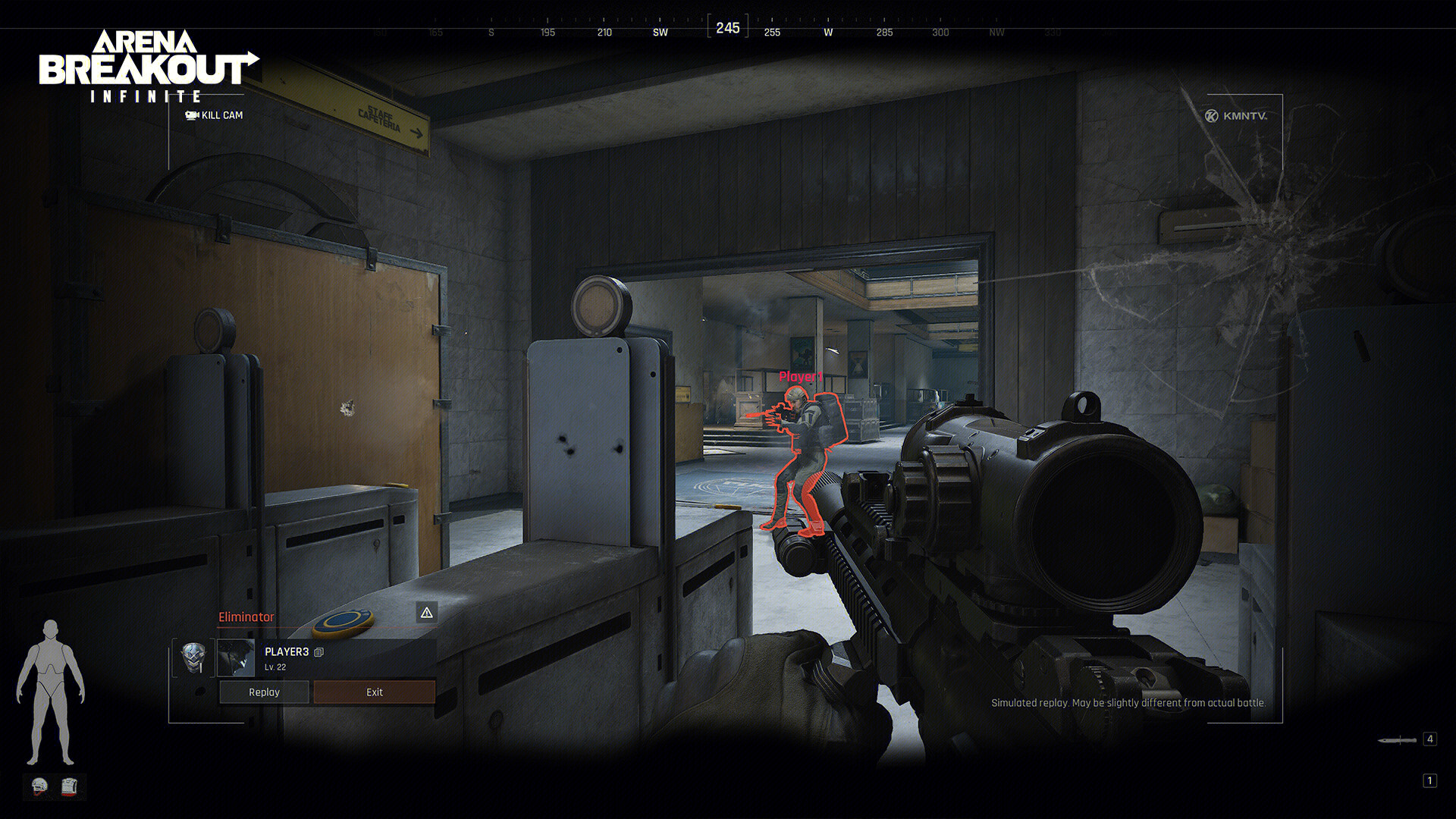Viewport: 1456px width, 819px height.
Task: Choose the knife melee weapon slot
Action: point(1398,739)
